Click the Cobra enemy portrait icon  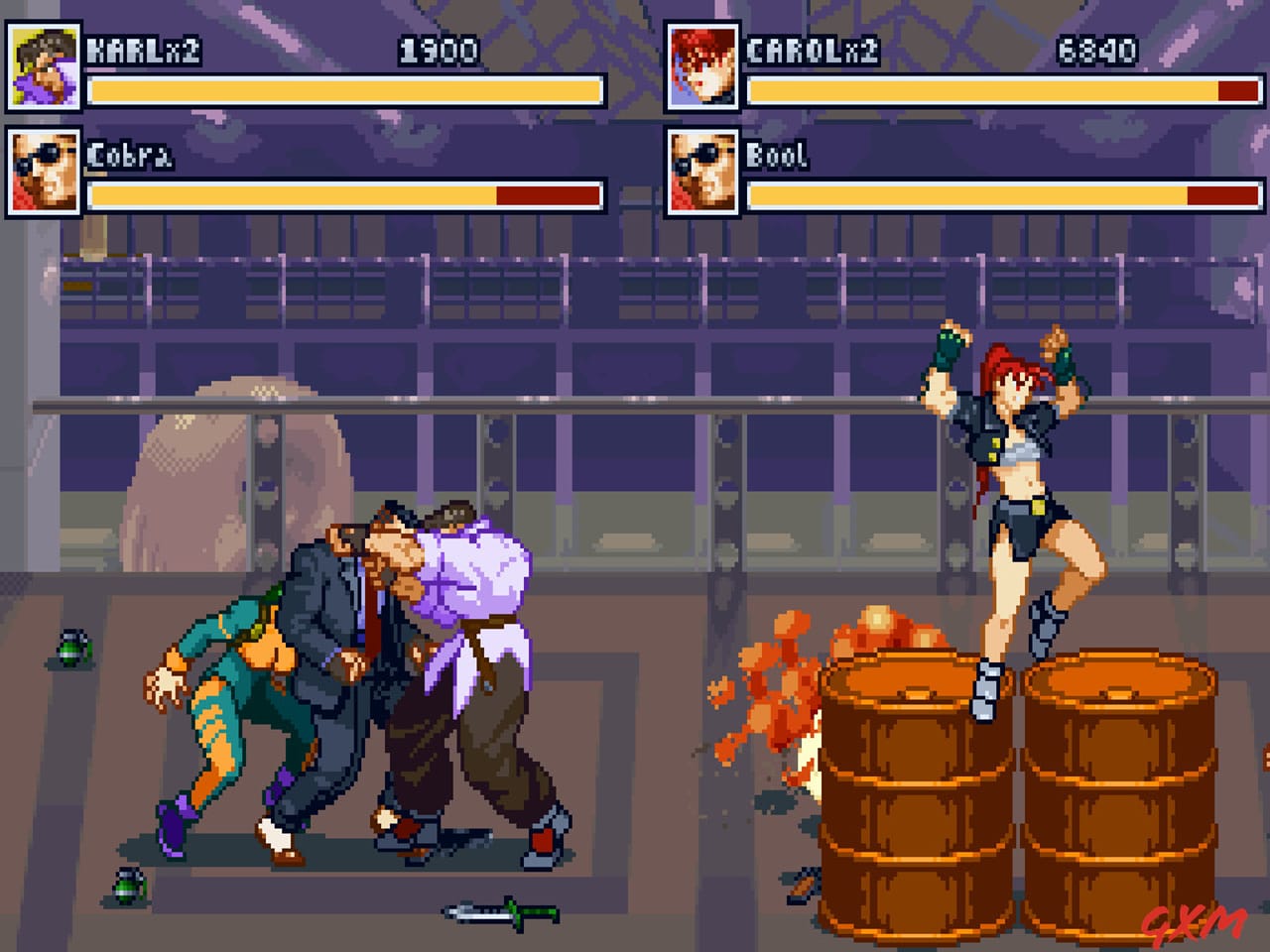[x=44, y=170]
